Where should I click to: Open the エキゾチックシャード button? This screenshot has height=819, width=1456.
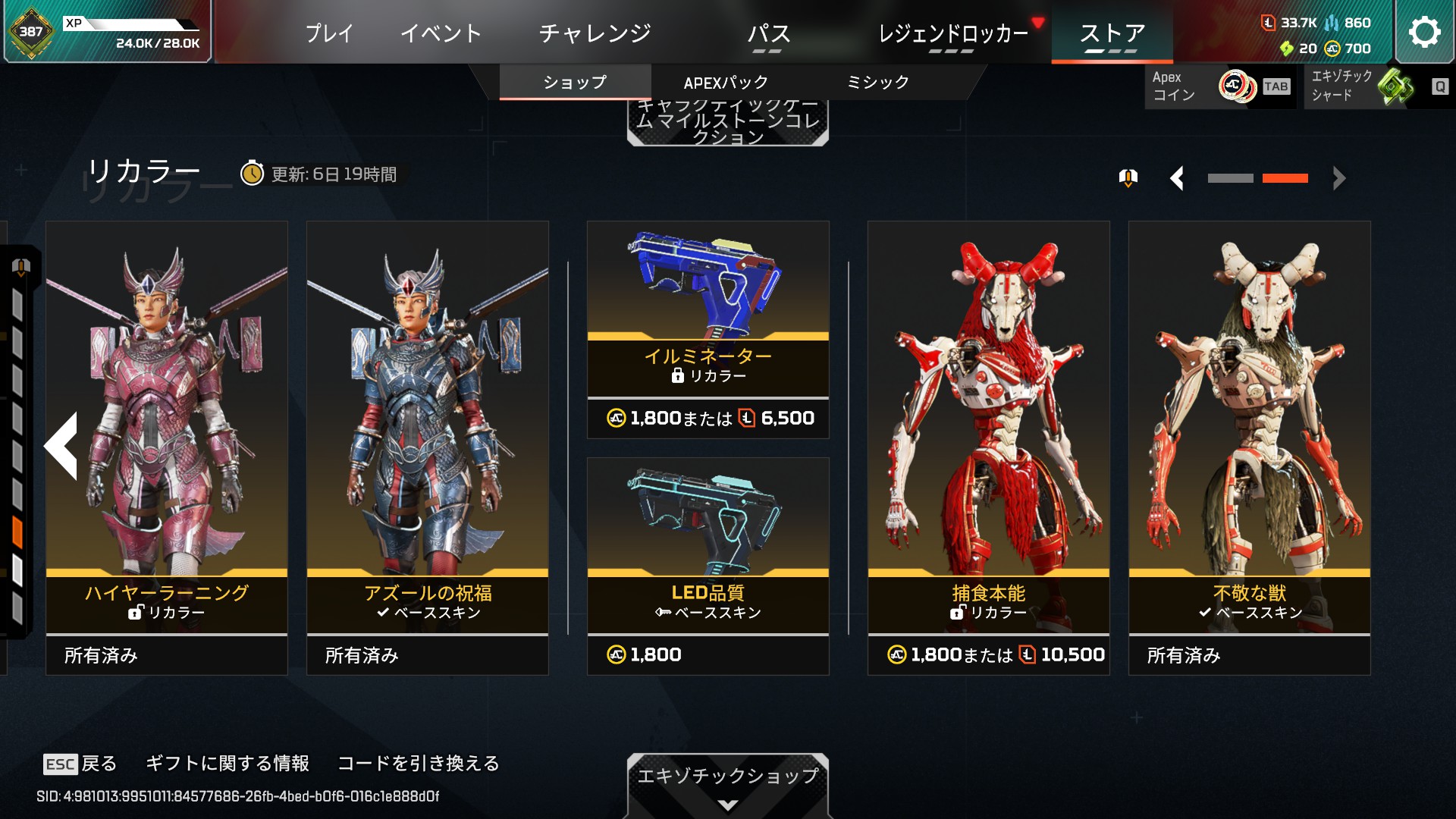[x=1376, y=86]
